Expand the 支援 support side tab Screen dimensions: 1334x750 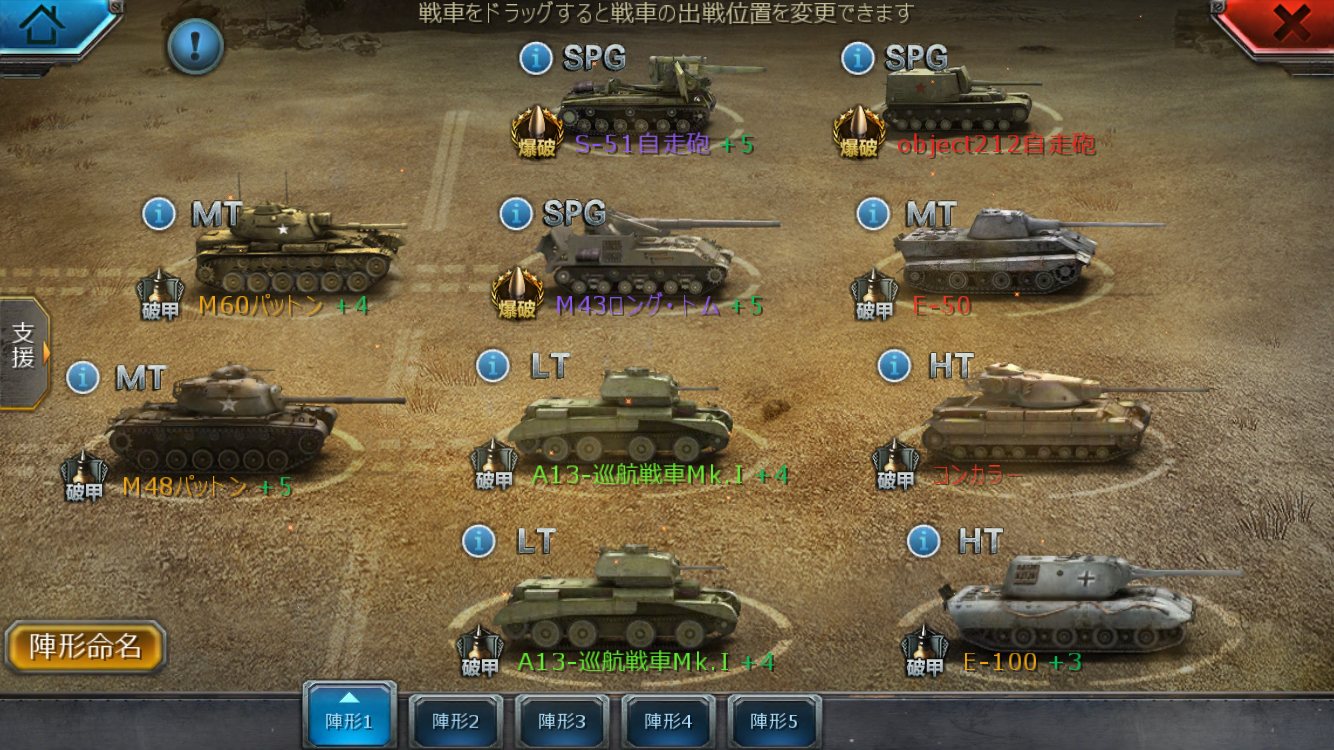(x=24, y=351)
